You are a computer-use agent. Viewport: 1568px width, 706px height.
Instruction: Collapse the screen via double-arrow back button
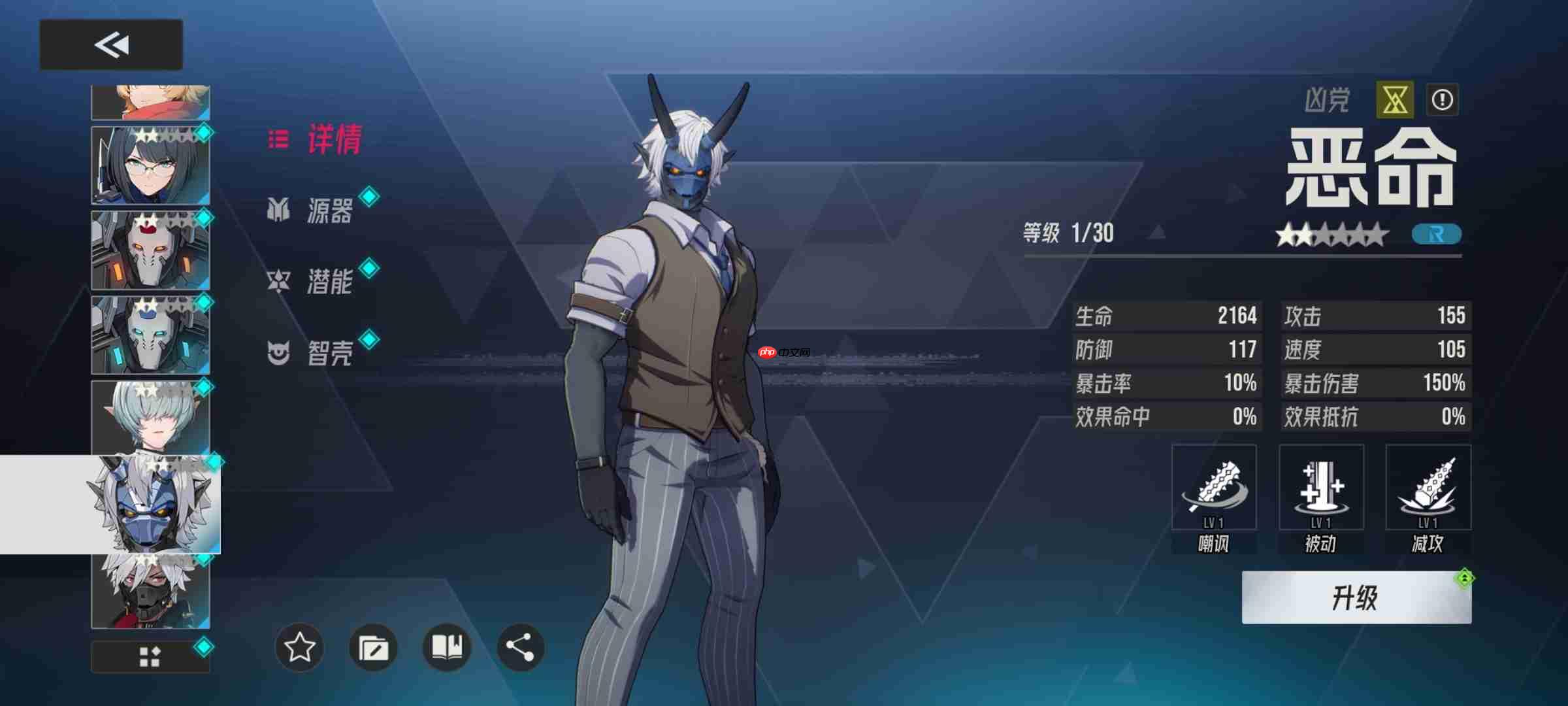tap(111, 46)
